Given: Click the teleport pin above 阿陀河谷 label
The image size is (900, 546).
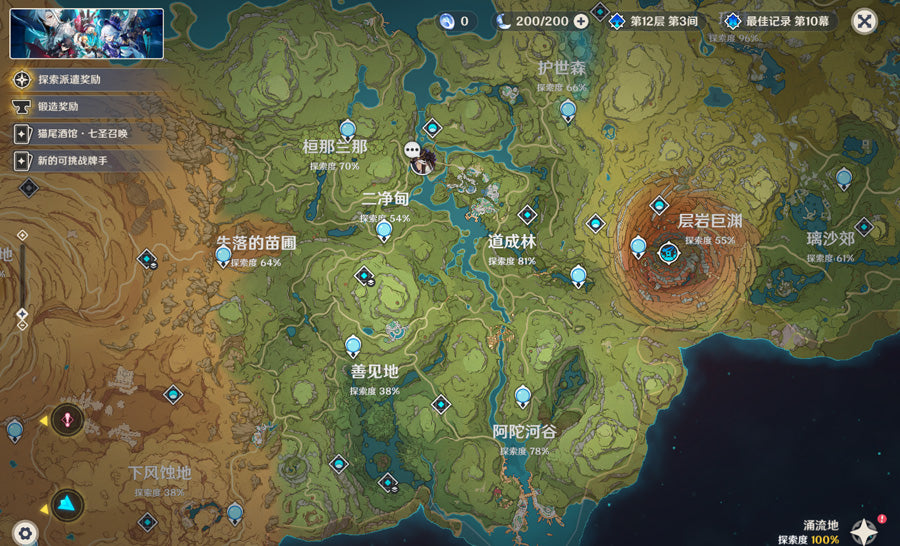Looking at the screenshot, I should click(522, 396).
